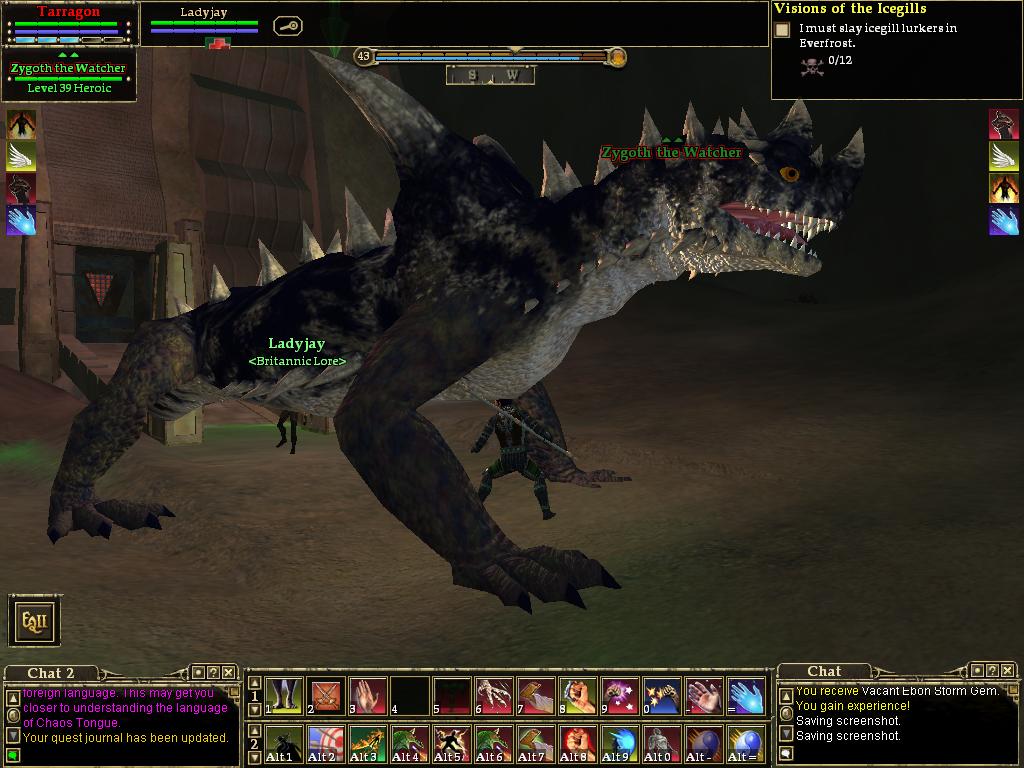Open help for the Chat 2 window
This screenshot has height=768, width=1024.
[213, 673]
